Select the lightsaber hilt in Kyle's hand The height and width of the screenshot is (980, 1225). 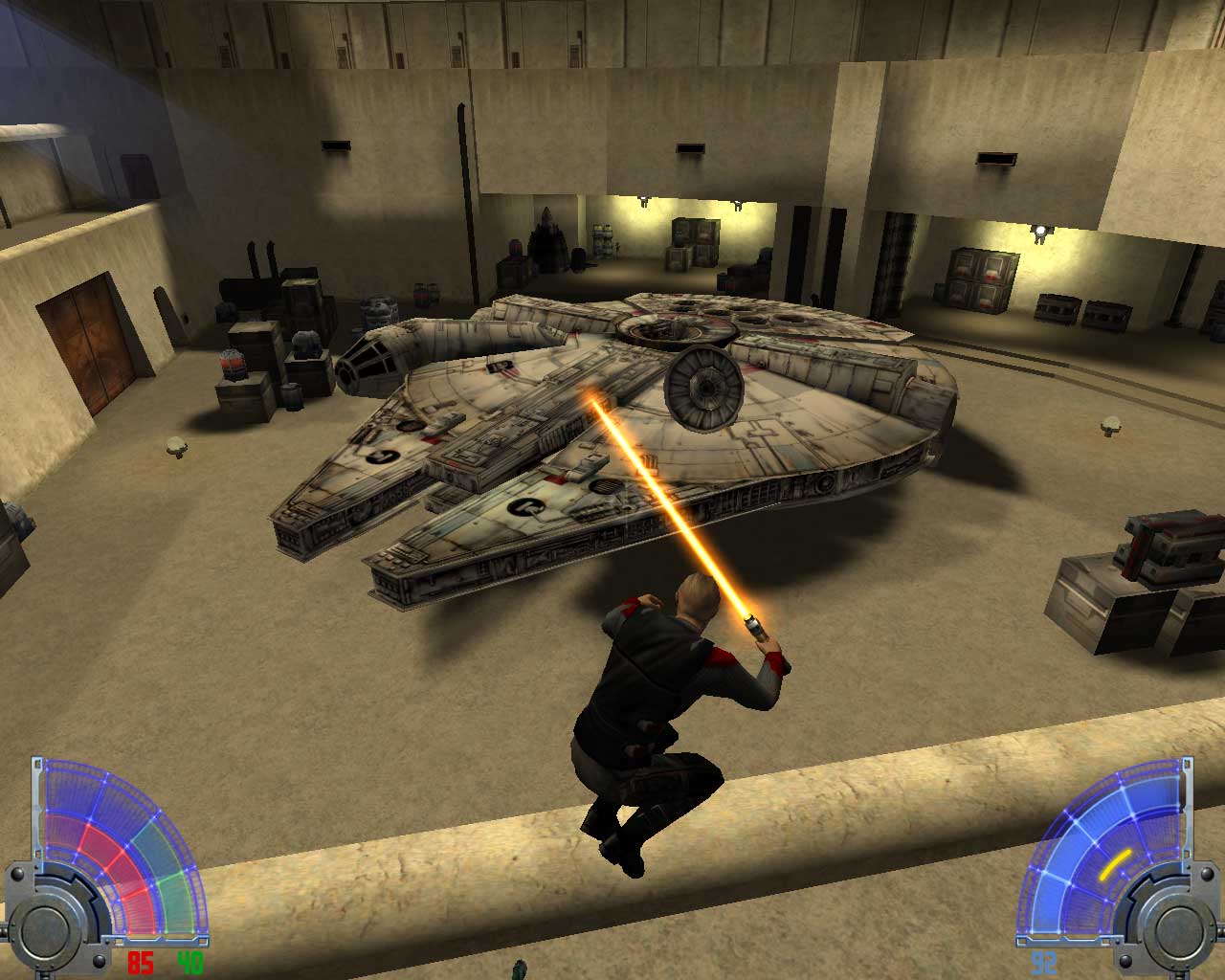pos(754,627)
